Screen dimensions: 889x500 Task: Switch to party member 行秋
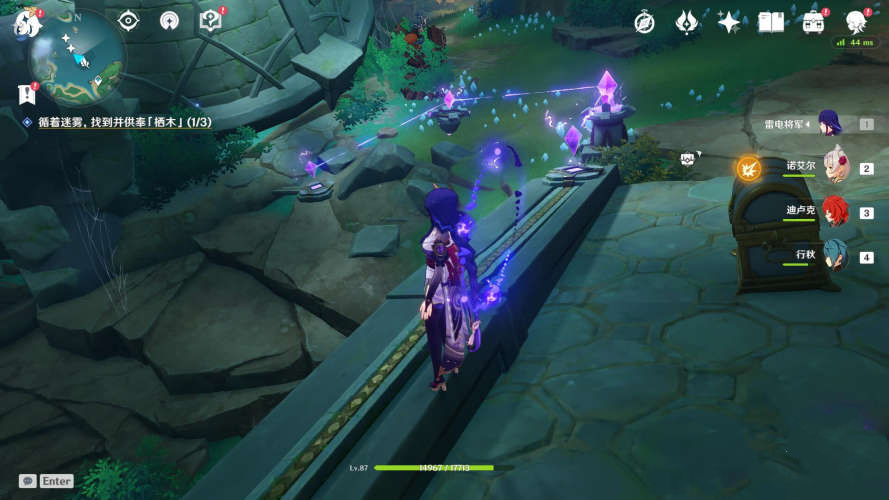pos(834,256)
